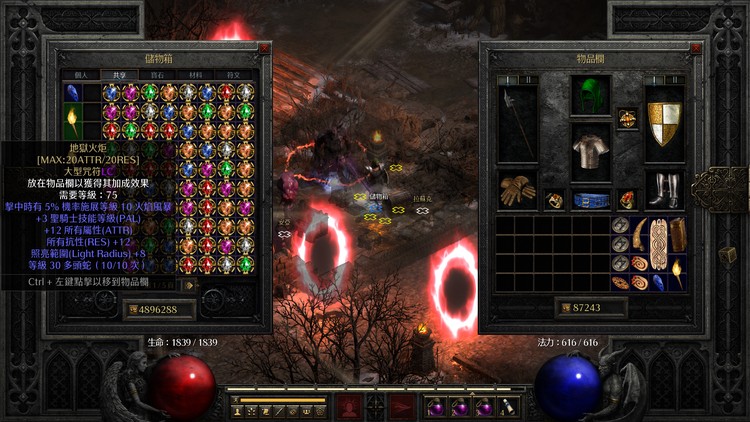This screenshot has width=750, height=422.
Task: Select the torch charm in the inventory
Action: [677, 270]
